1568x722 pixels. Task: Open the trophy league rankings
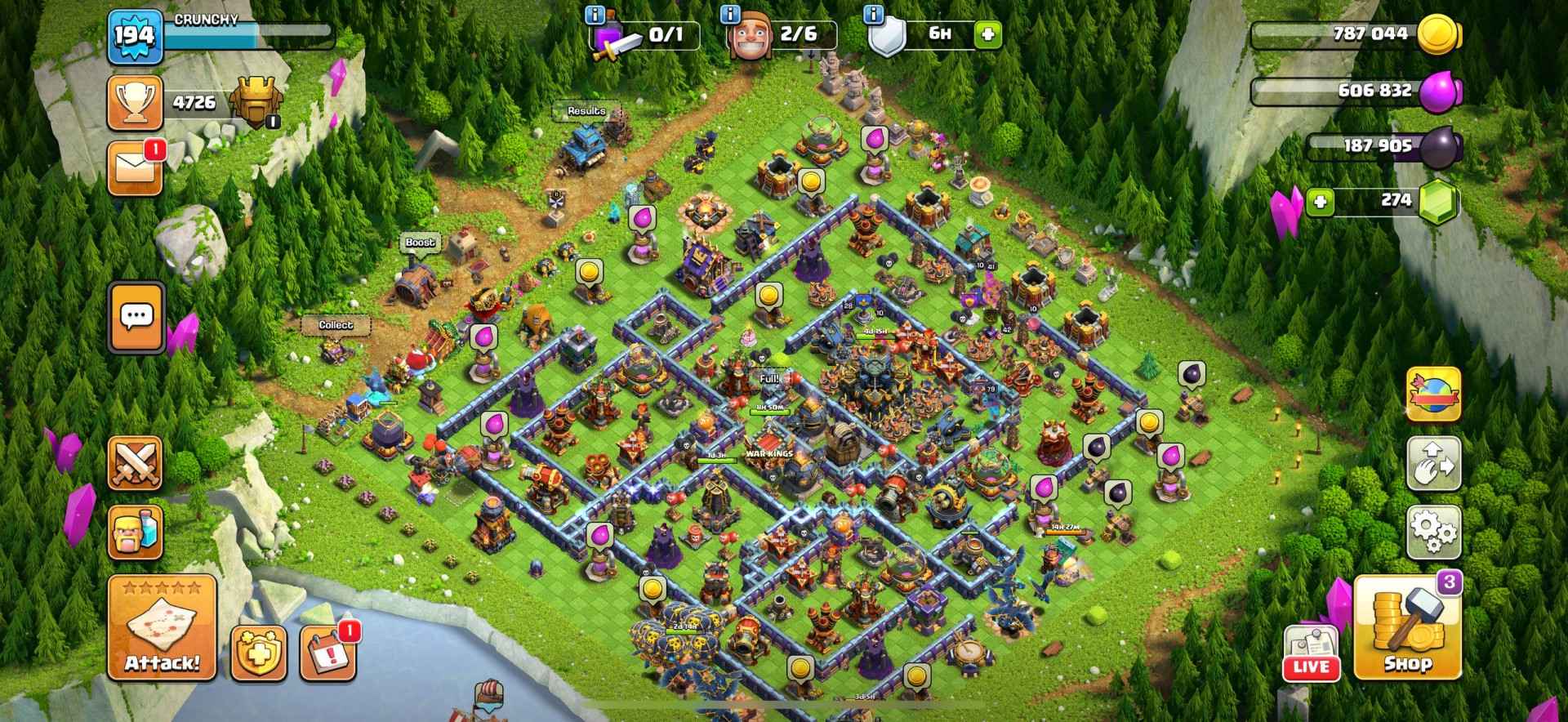pos(136,104)
